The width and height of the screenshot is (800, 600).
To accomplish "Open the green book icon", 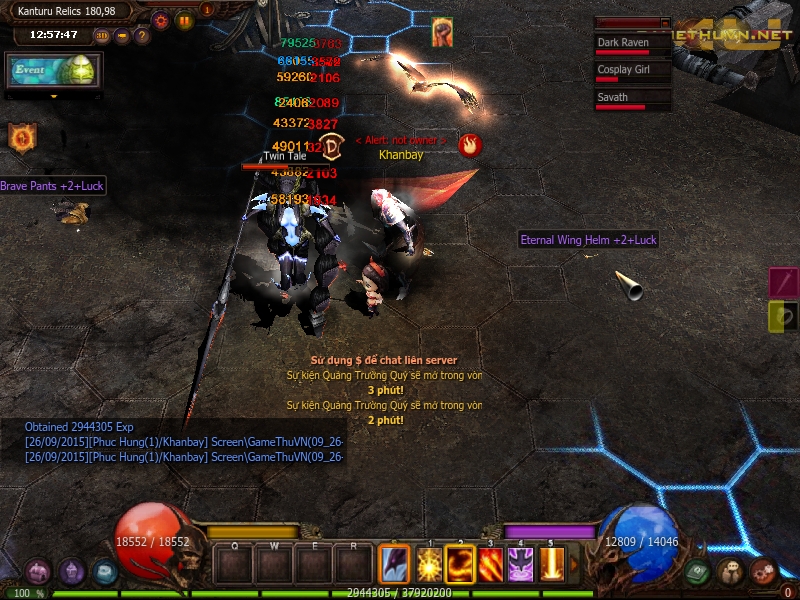I will pos(699,572).
